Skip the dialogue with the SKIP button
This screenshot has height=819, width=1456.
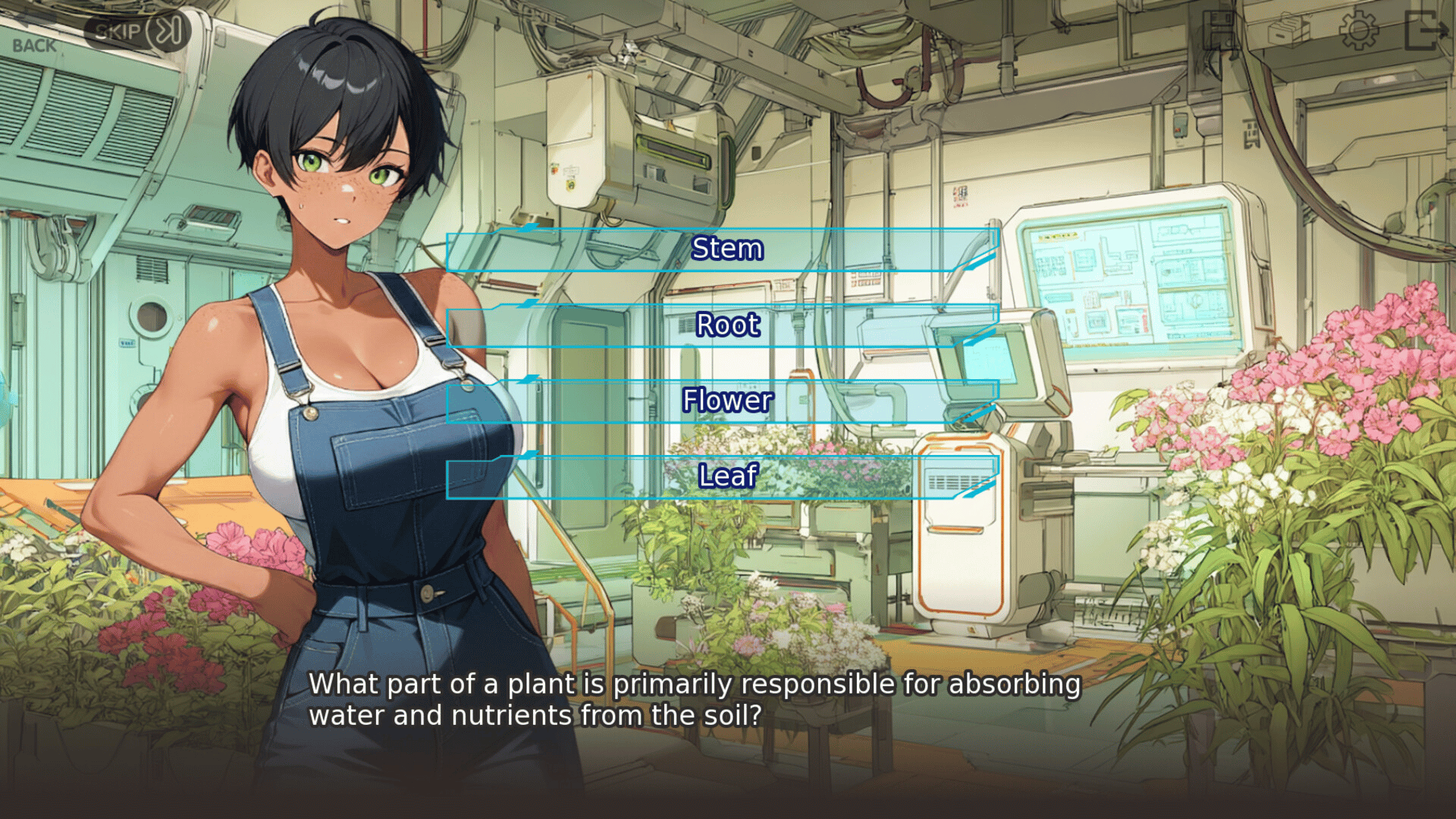point(136,32)
